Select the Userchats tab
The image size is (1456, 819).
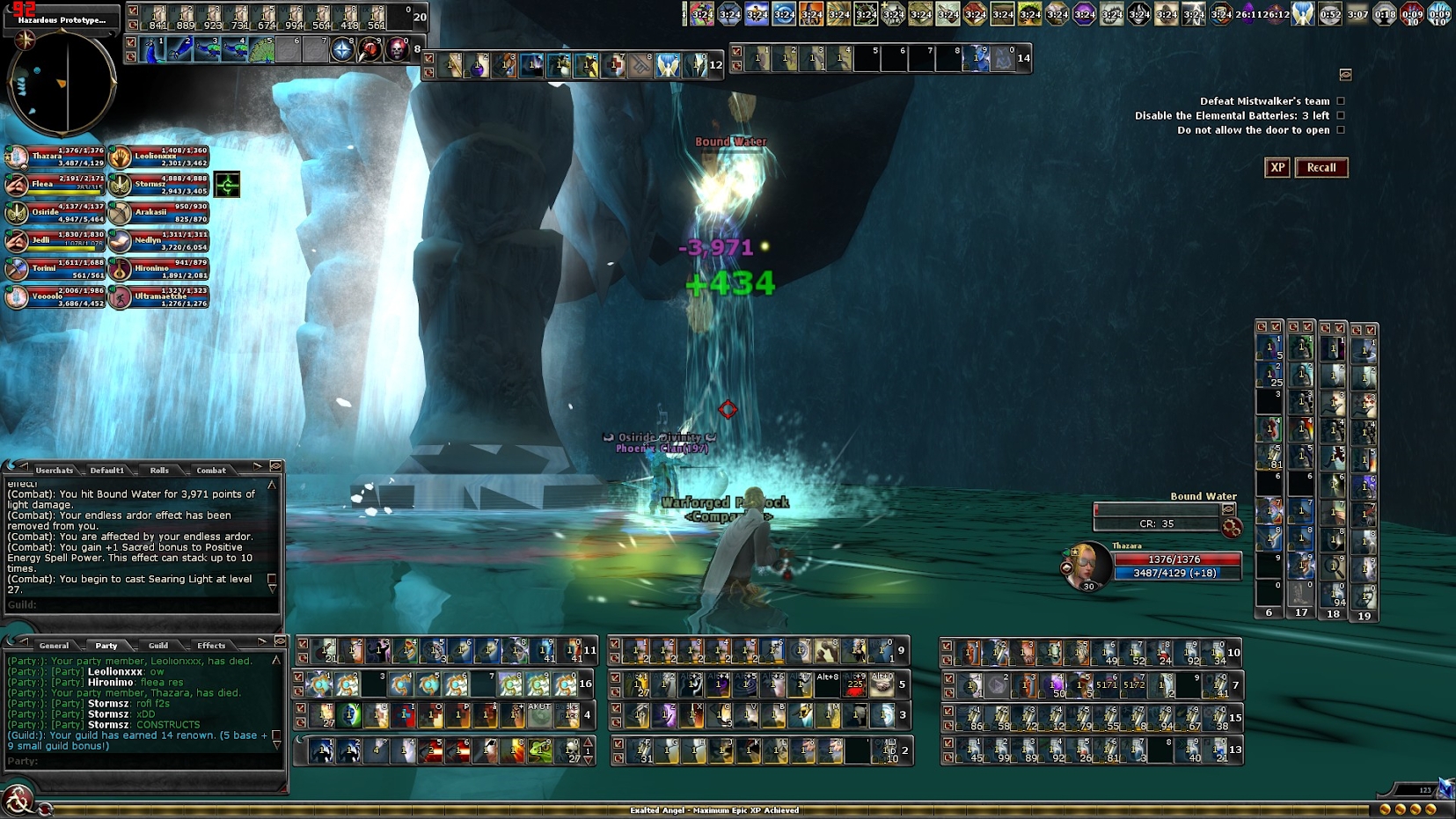tap(54, 470)
